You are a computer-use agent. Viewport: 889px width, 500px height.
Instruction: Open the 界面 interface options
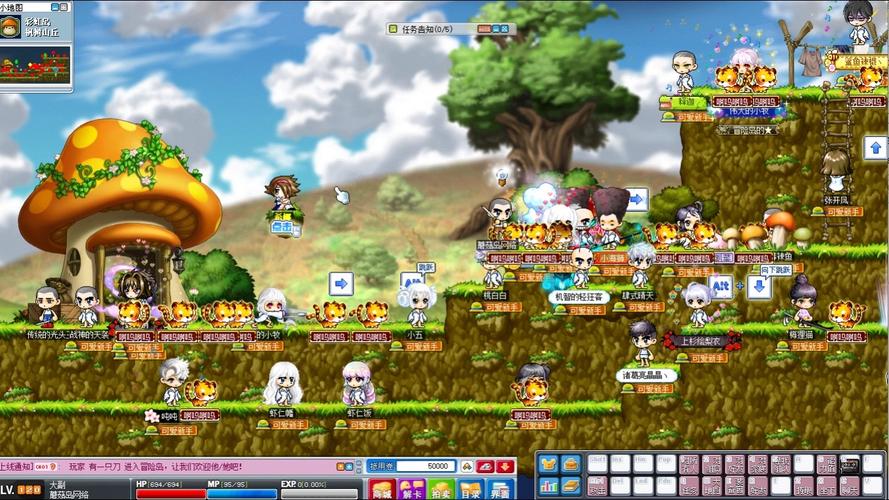click(500, 489)
